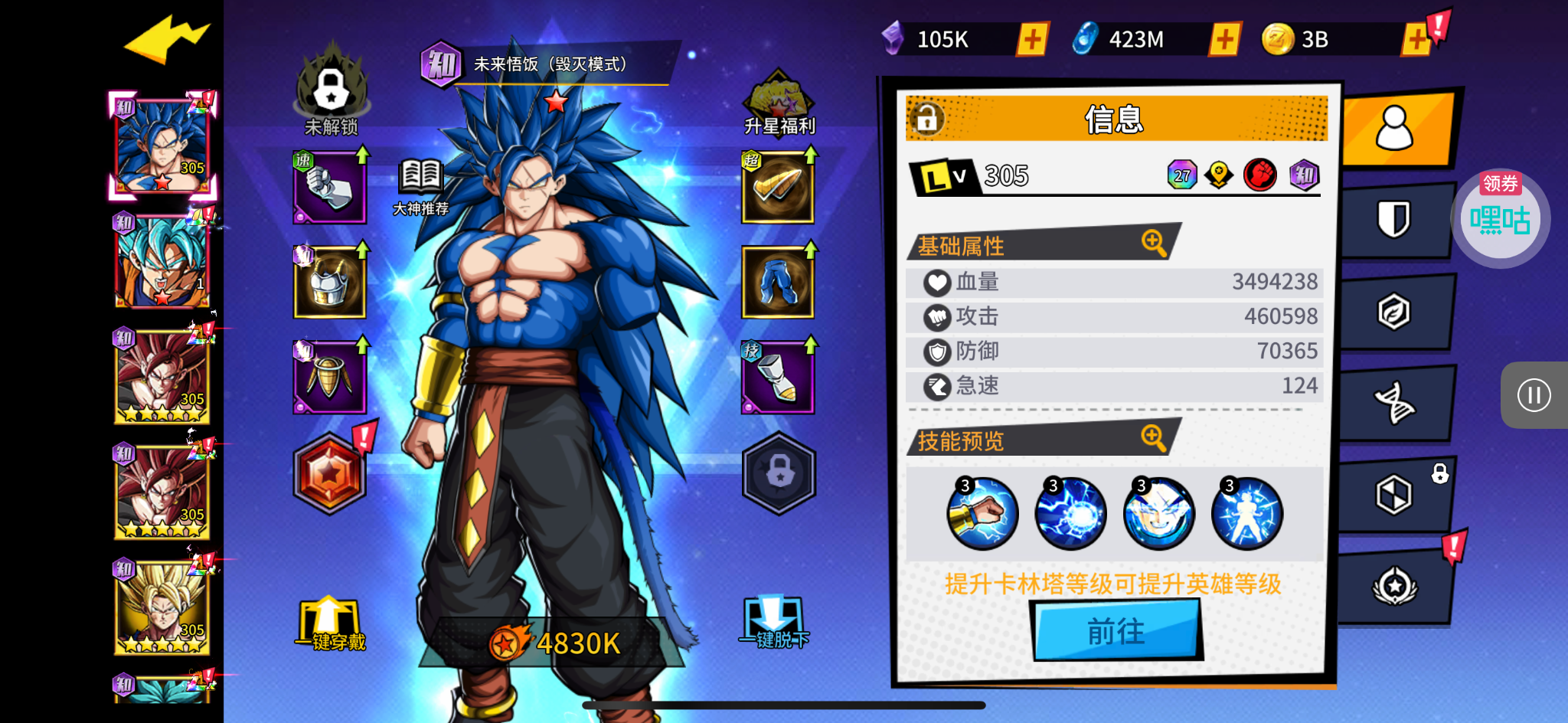
Task: Magnify the 基础属性 stats details
Action: [1153, 243]
